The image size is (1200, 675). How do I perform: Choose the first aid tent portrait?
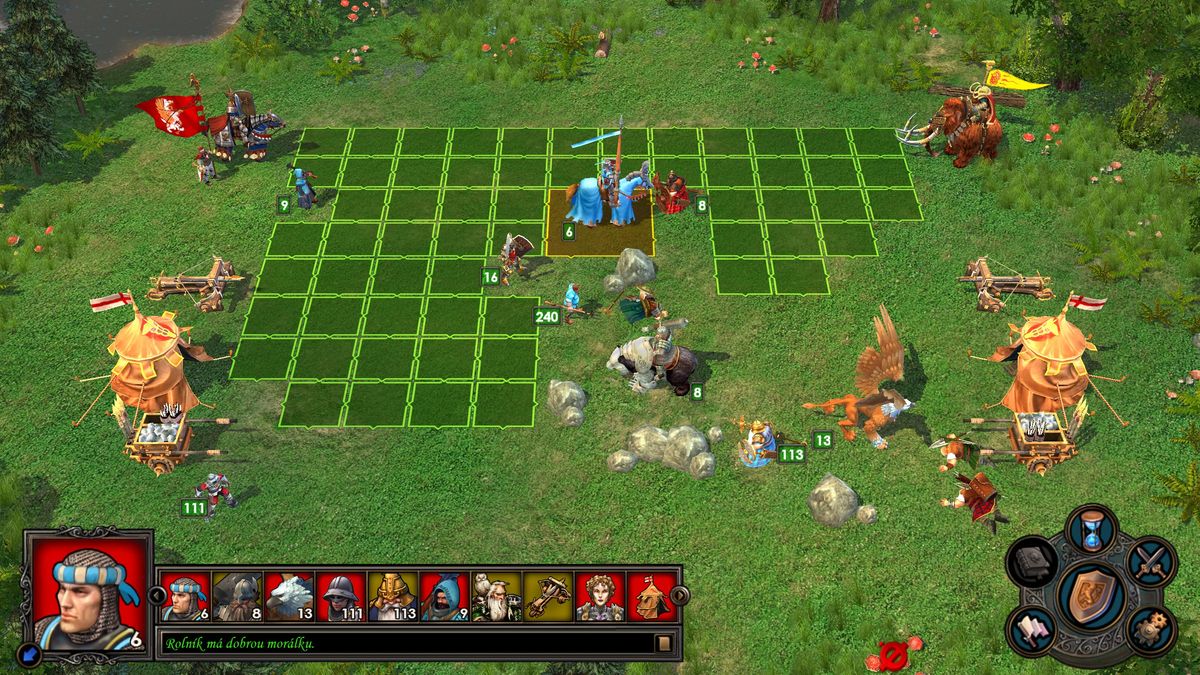pyautogui.click(x=651, y=597)
